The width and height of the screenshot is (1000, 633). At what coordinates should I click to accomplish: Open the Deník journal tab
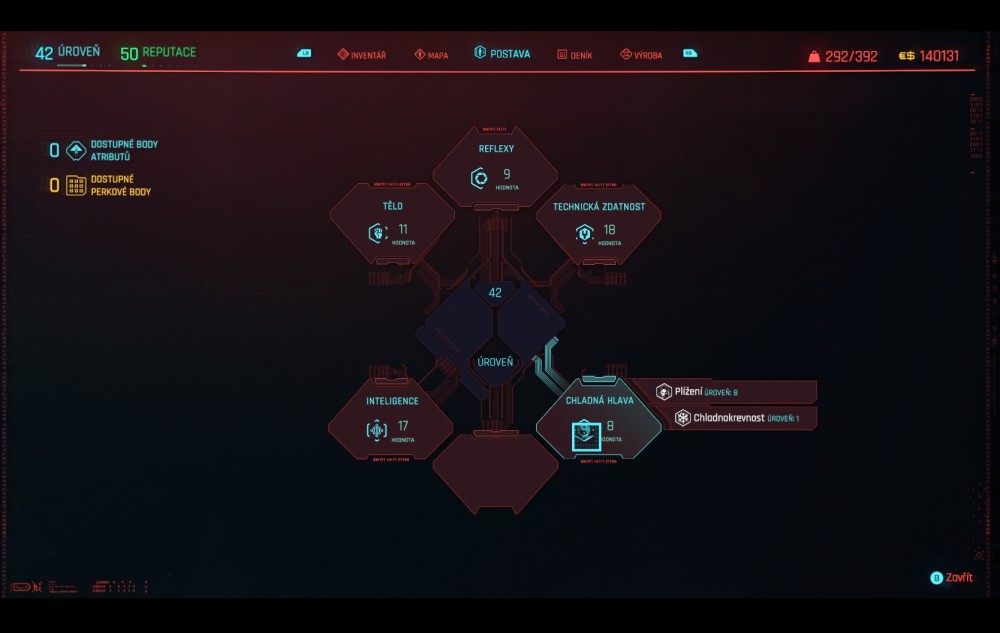575,55
